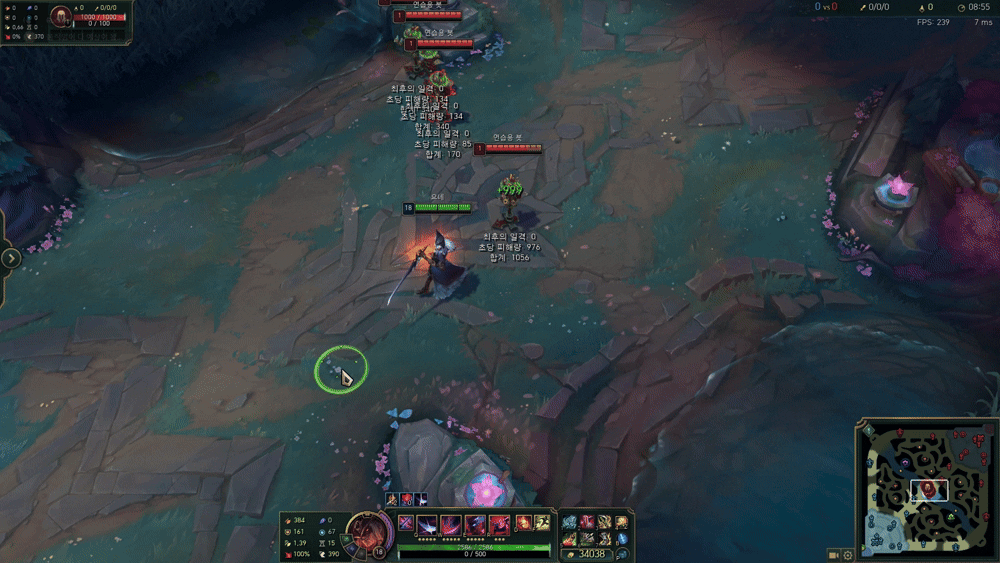Viewport: 1000px width, 563px height.
Task: Toggle the camera button beside minimap
Action: [x=833, y=555]
